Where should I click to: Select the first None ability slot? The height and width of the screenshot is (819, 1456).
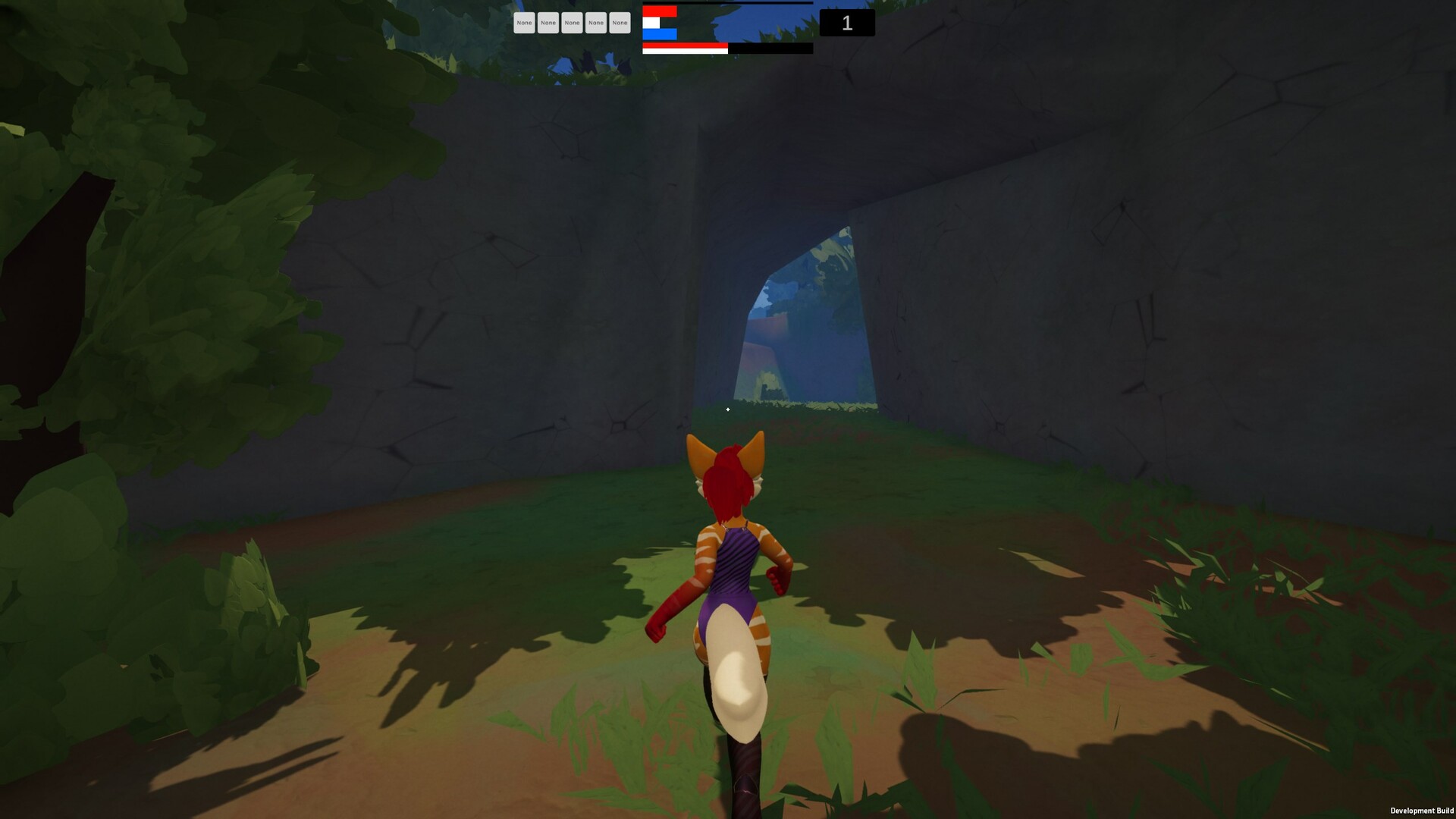524,23
